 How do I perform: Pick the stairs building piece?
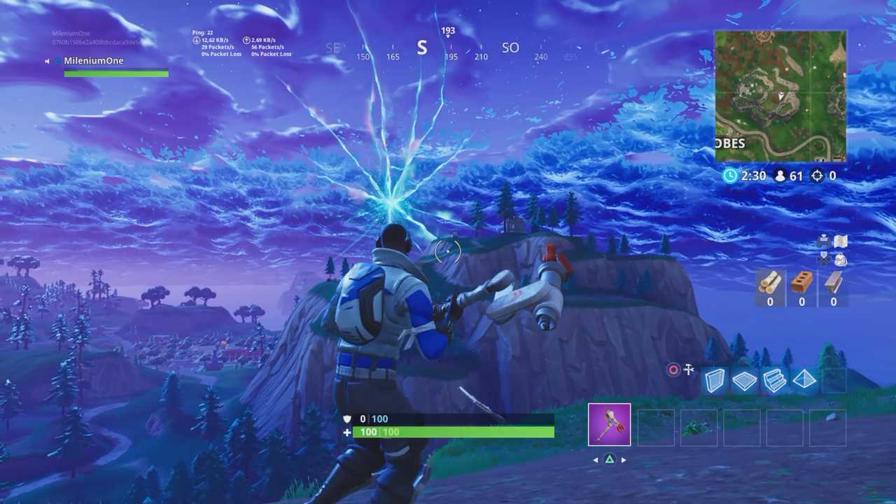(x=774, y=380)
